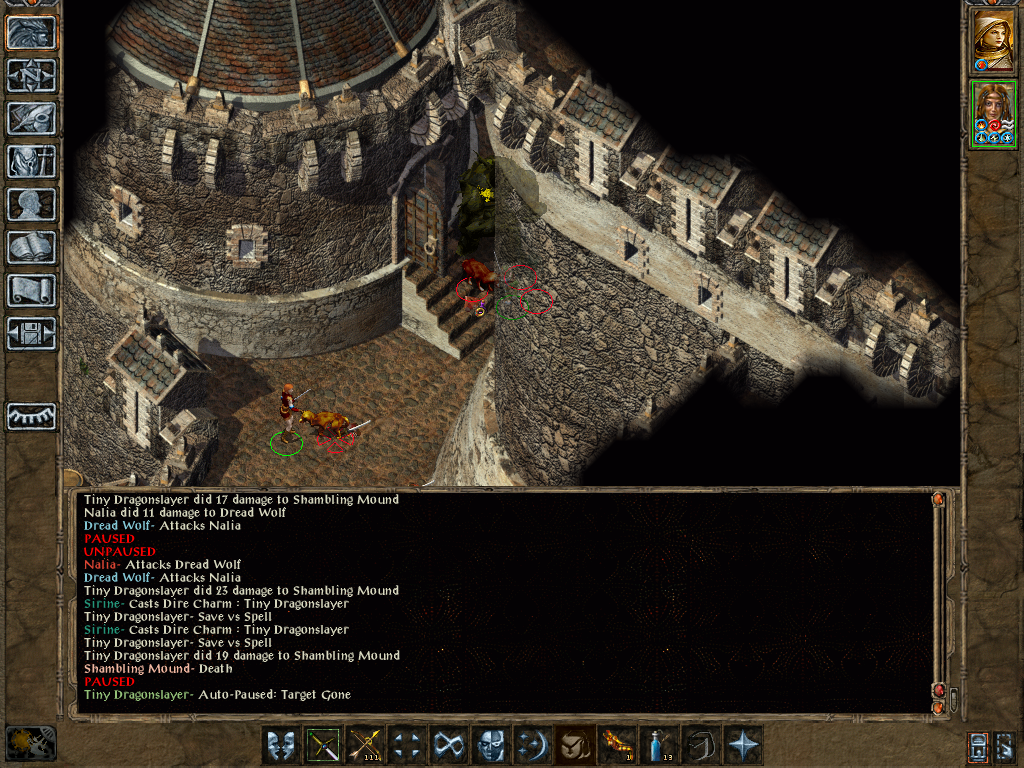This screenshot has height=768, width=1024.
Task: Click the bottom-left clock pause button
Action: pyautogui.click(x=30, y=743)
